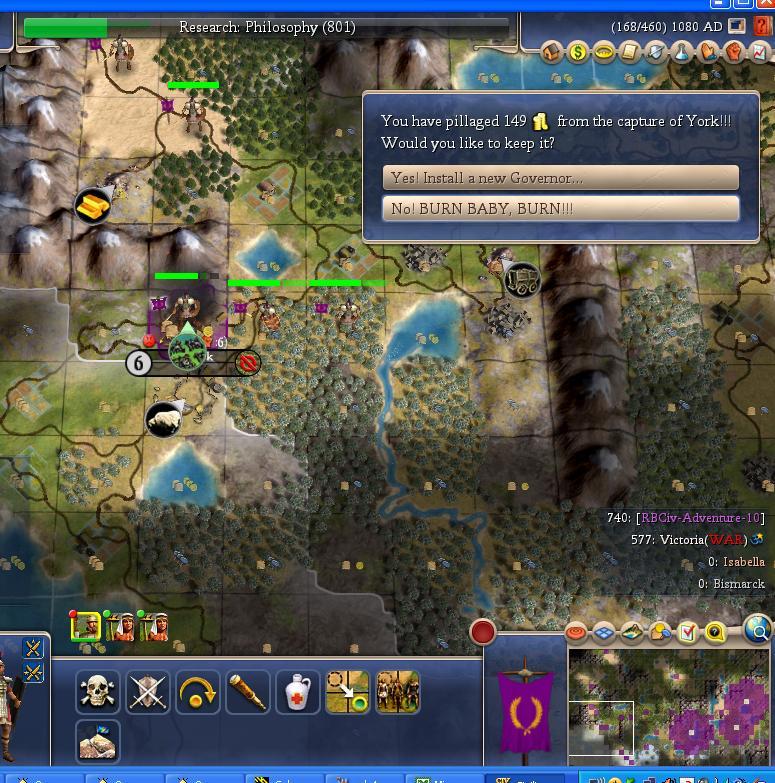Screen dimensions: 775x783
Task: Click the curved yellow arrow action
Action: (198, 692)
